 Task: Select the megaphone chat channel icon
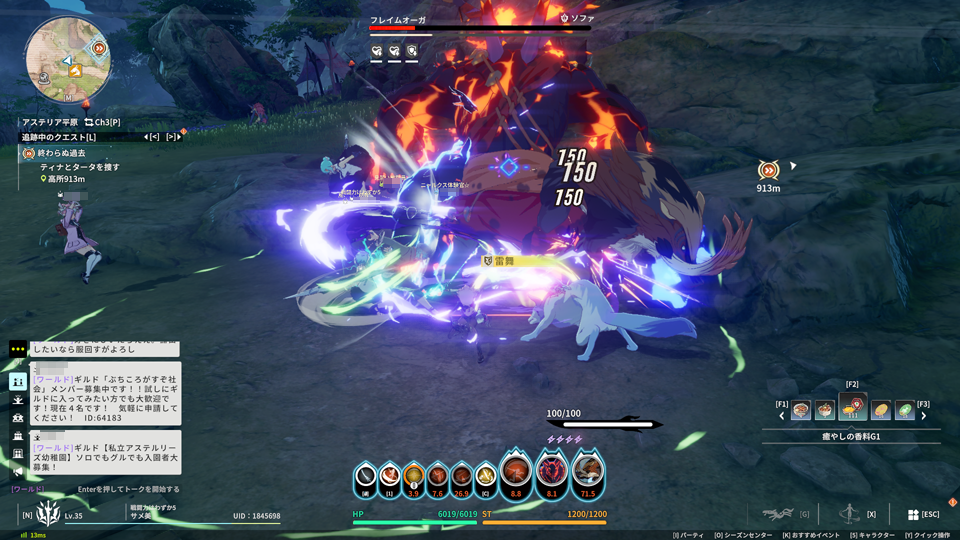pos(18,472)
